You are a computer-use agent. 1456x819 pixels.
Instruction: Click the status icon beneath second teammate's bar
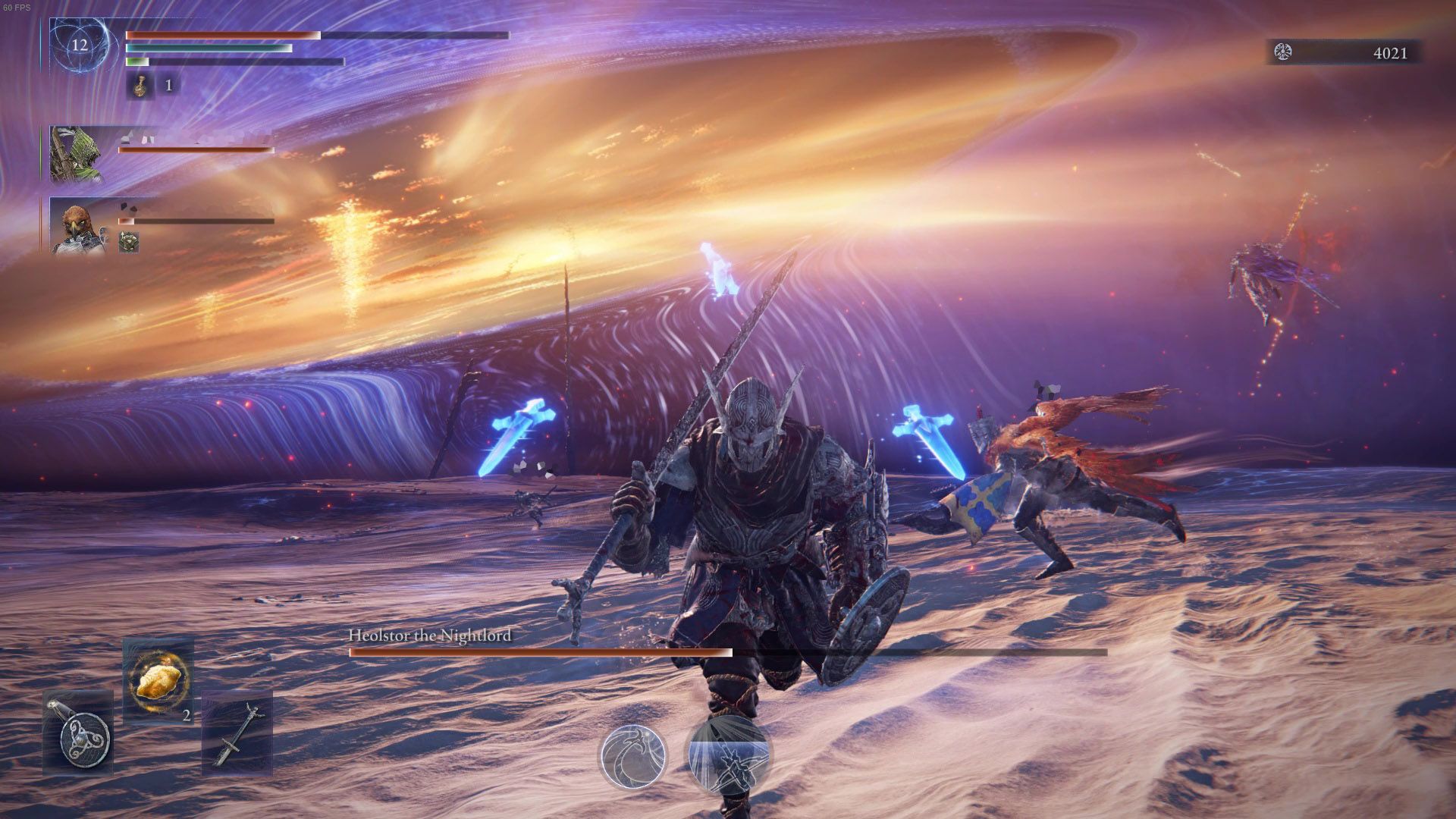coord(129,243)
